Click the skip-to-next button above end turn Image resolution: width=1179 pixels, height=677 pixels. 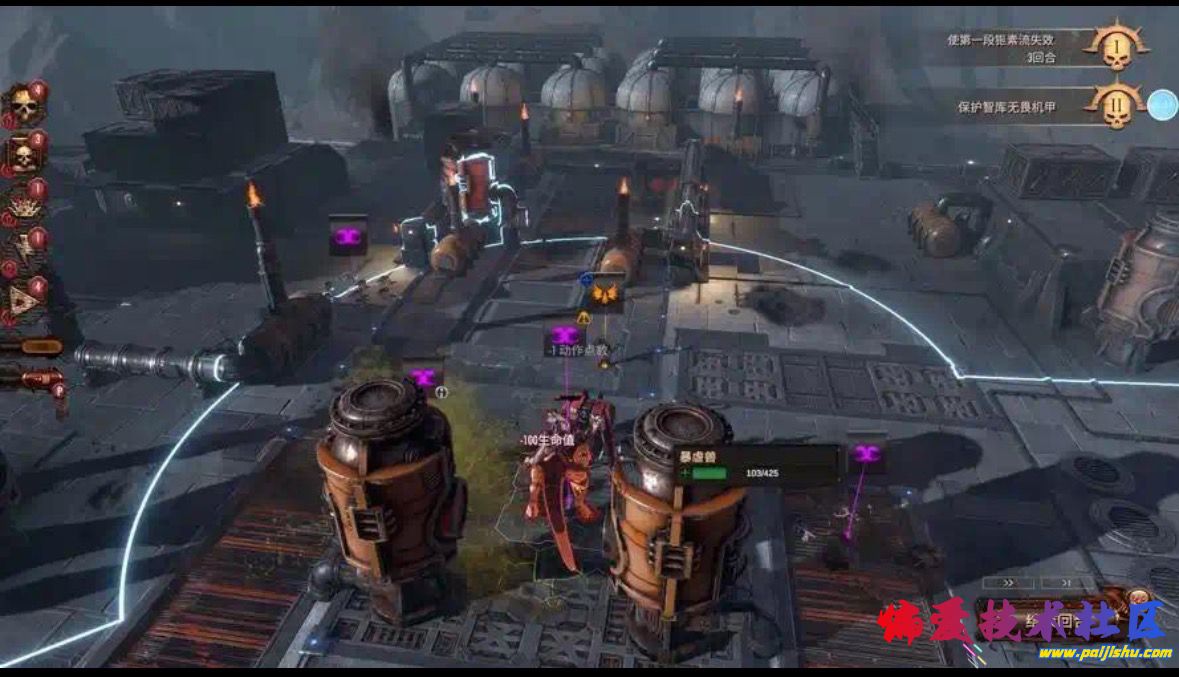click(x=1064, y=582)
